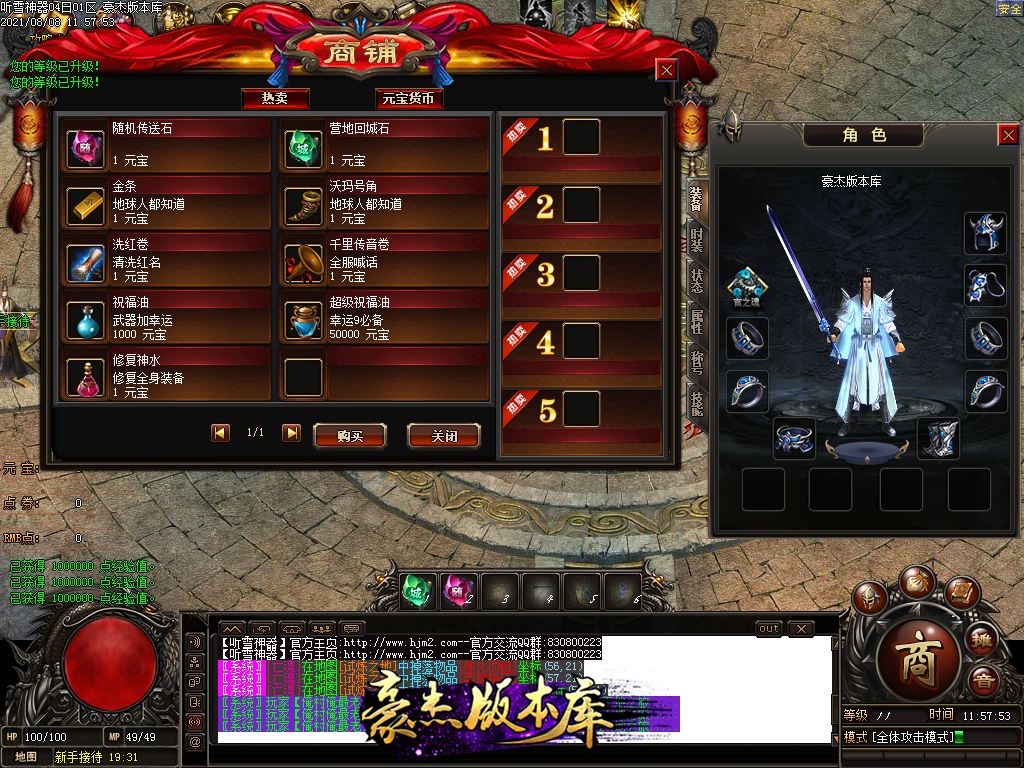Image resolution: width=1024 pixels, height=768 pixels.
Task: Click the 地图 map button
Action: 24,757
